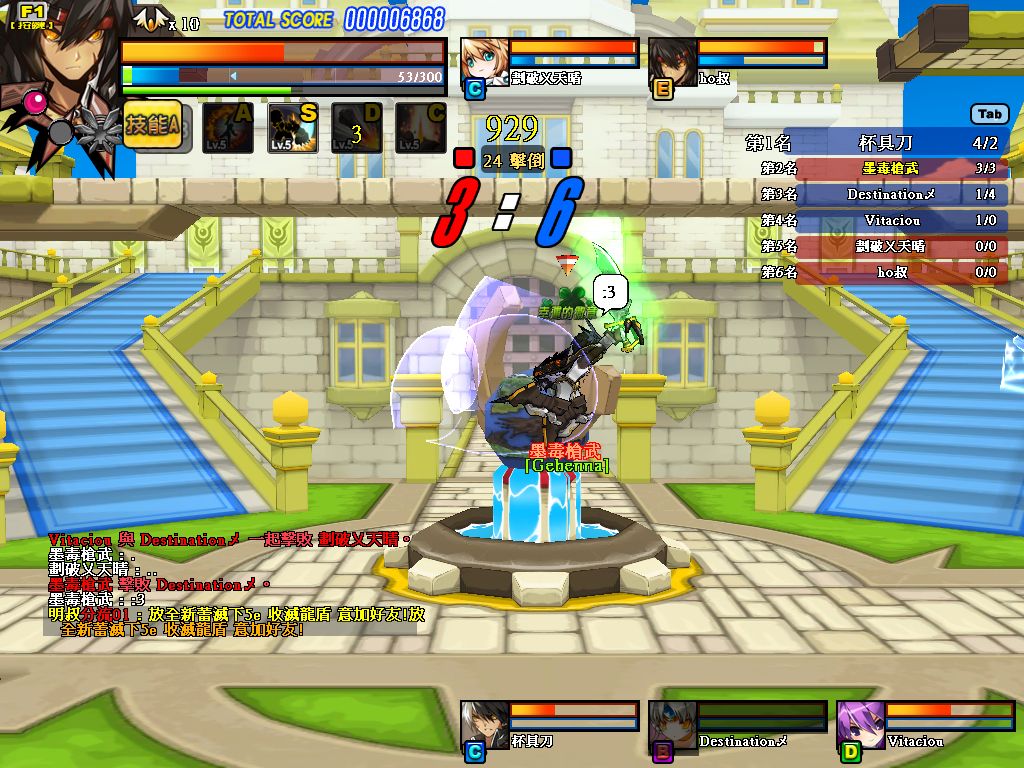This screenshot has height=768, width=1024.
Task: Trigger the skill icon labeled D
Action: (x=357, y=128)
